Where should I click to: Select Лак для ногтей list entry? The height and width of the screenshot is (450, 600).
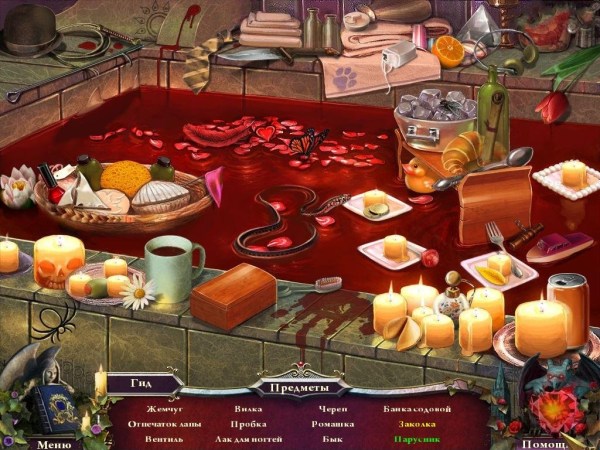click(x=247, y=438)
